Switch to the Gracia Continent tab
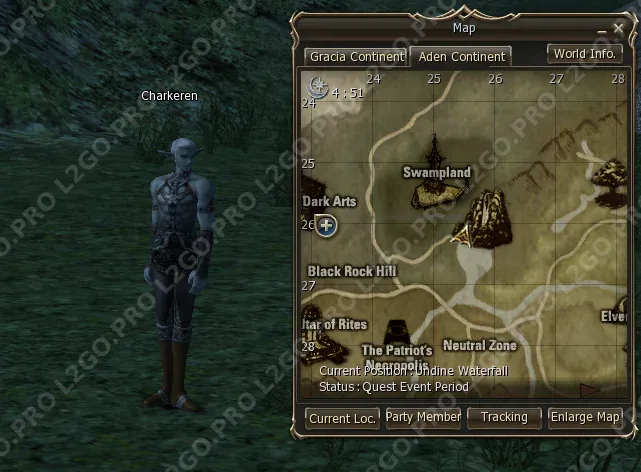641x472 pixels. (x=356, y=57)
